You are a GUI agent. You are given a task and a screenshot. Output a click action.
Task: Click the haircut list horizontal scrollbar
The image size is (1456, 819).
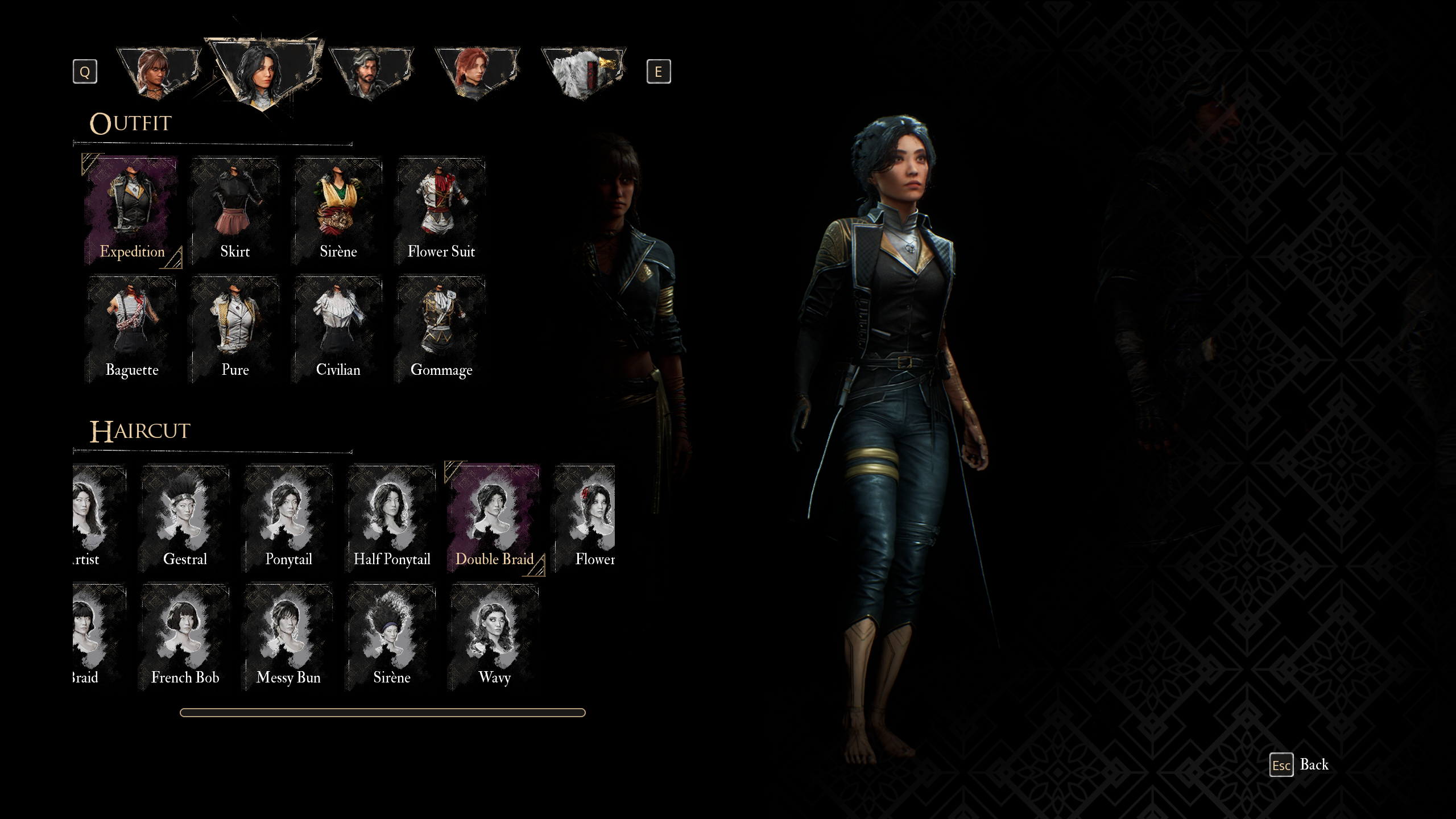(x=382, y=713)
